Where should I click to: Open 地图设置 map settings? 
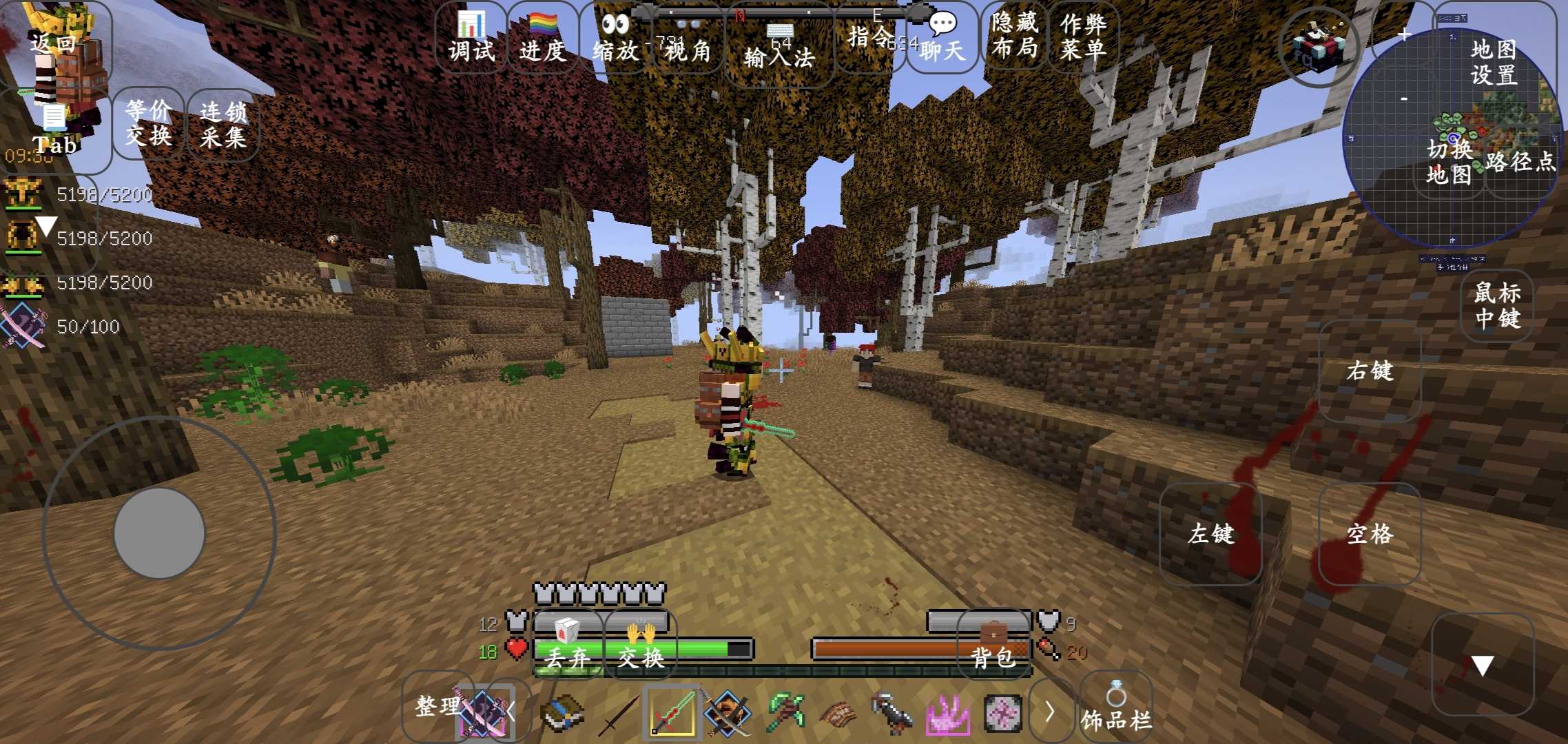(1494, 61)
